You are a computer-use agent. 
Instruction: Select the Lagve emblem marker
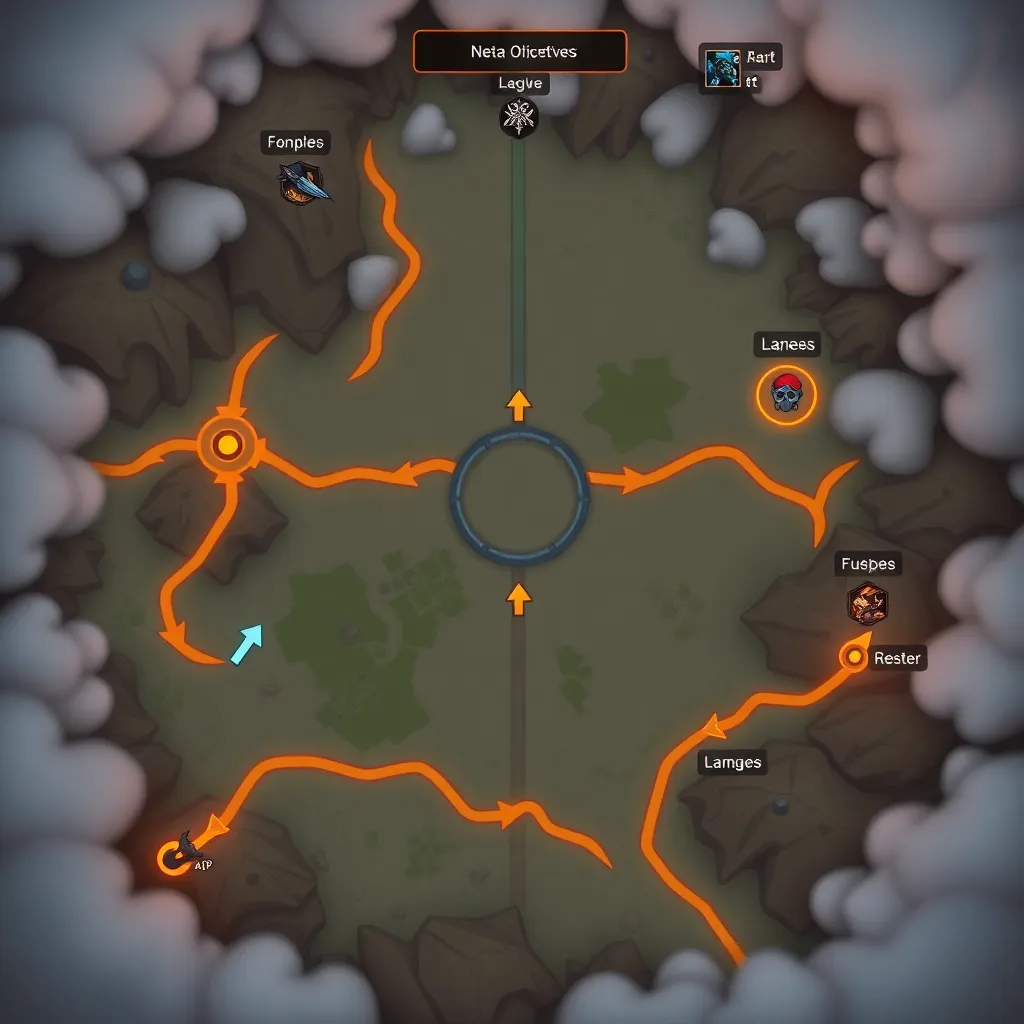[x=518, y=118]
